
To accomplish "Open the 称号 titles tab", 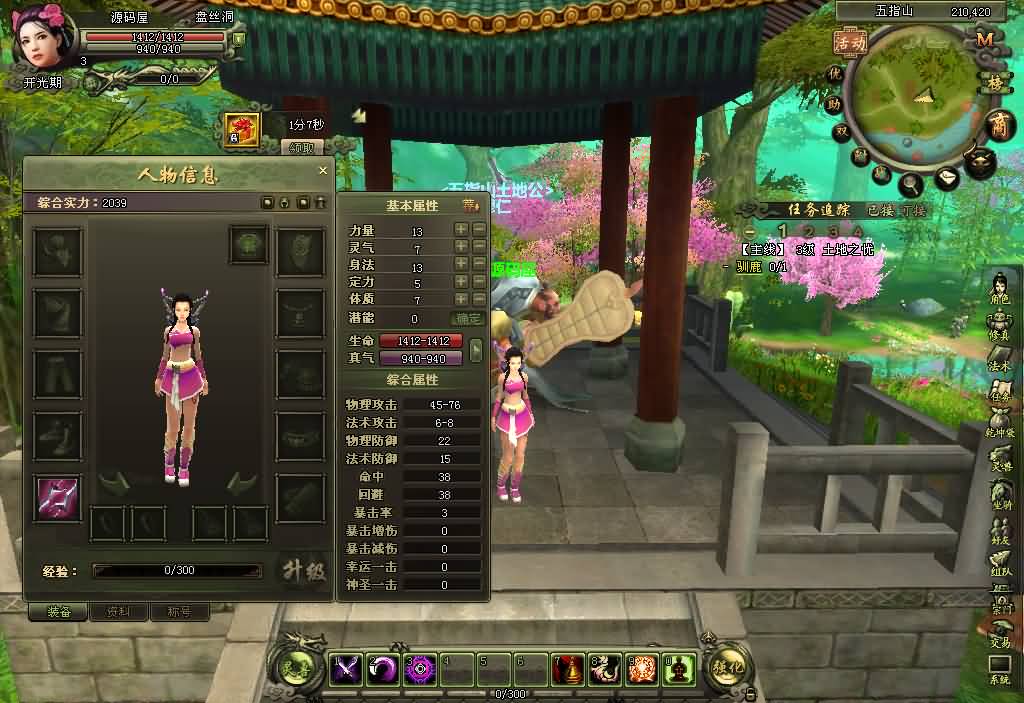I will 179,612.
